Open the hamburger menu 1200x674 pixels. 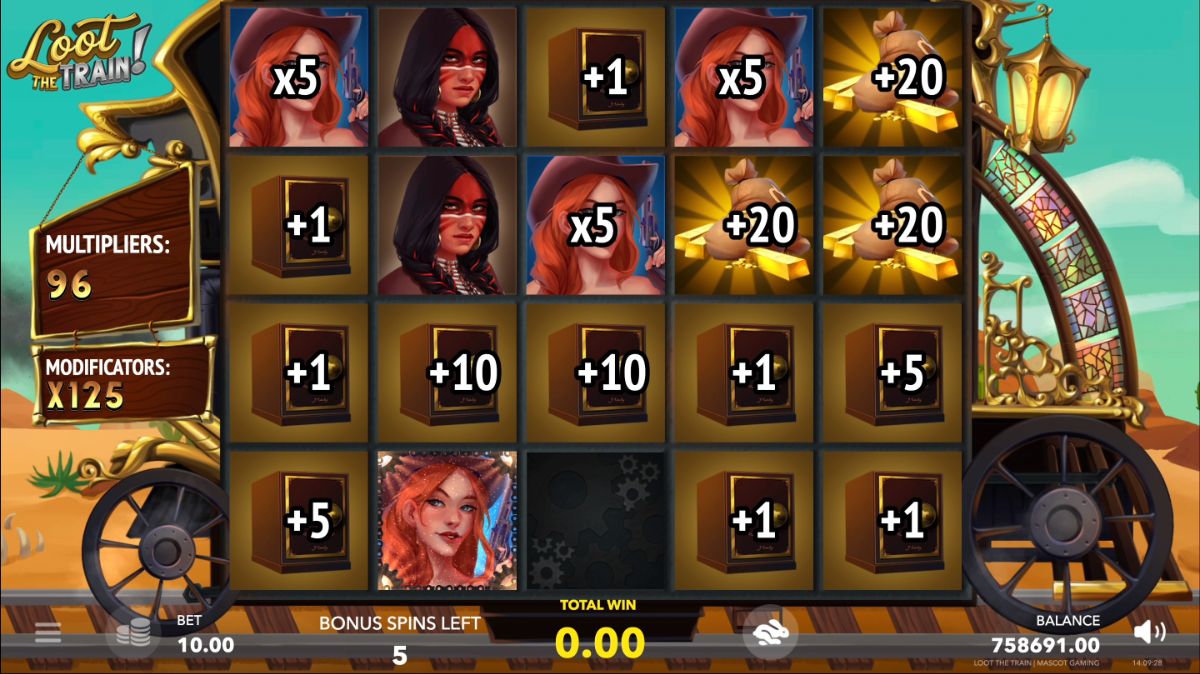(x=48, y=633)
